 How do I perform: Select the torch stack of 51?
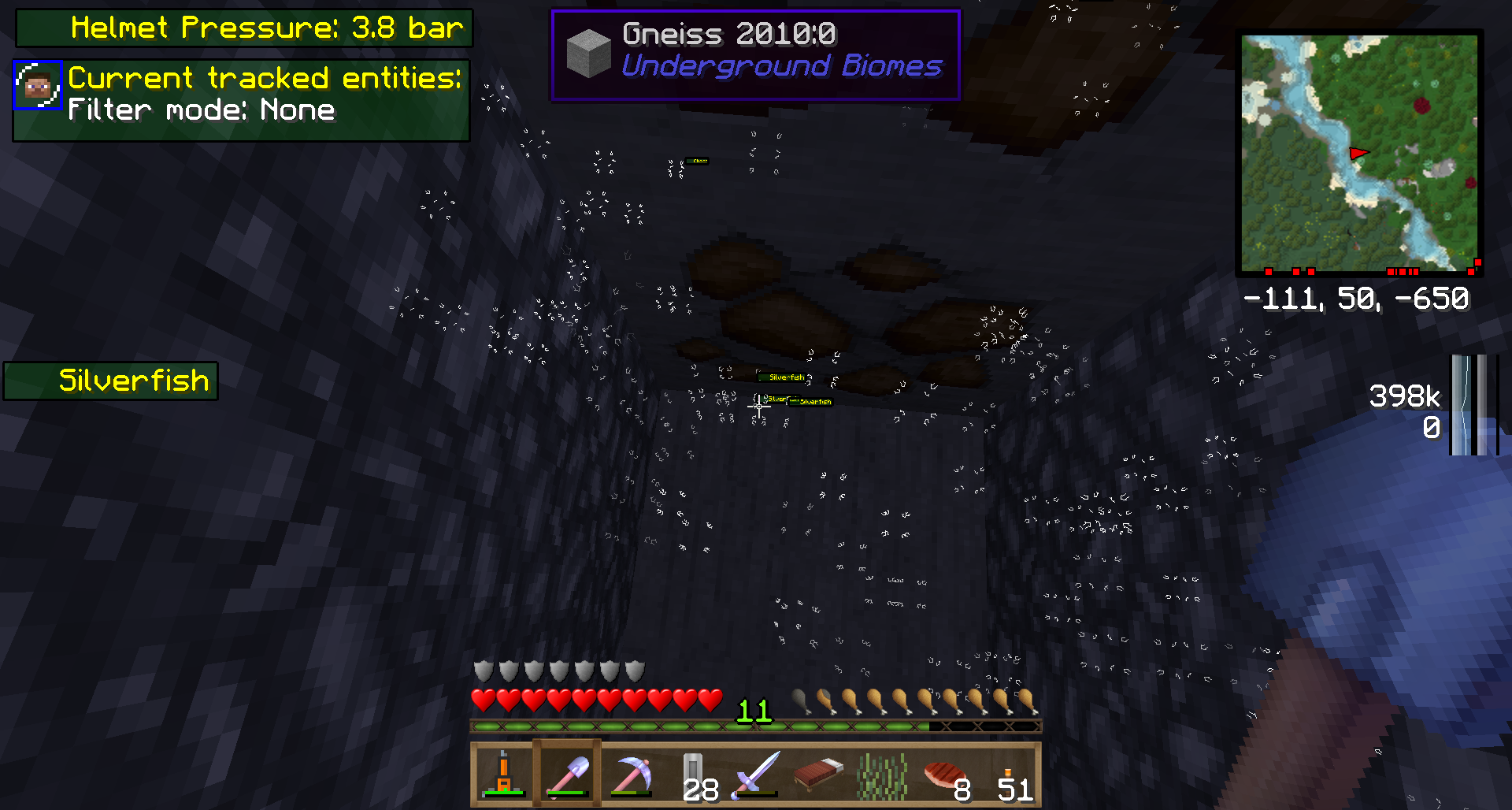coord(1009,776)
